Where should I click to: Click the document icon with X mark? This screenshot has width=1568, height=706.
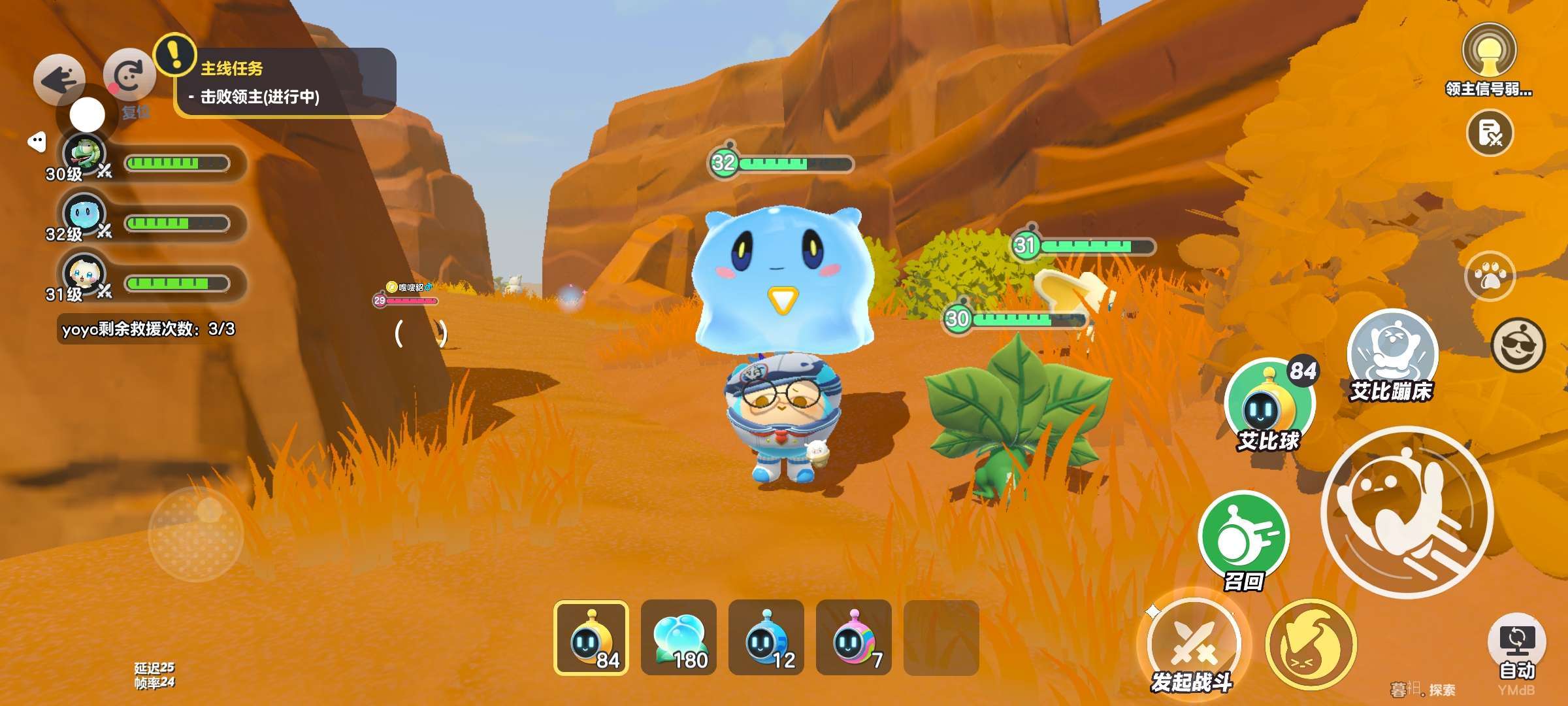pyautogui.click(x=1490, y=133)
